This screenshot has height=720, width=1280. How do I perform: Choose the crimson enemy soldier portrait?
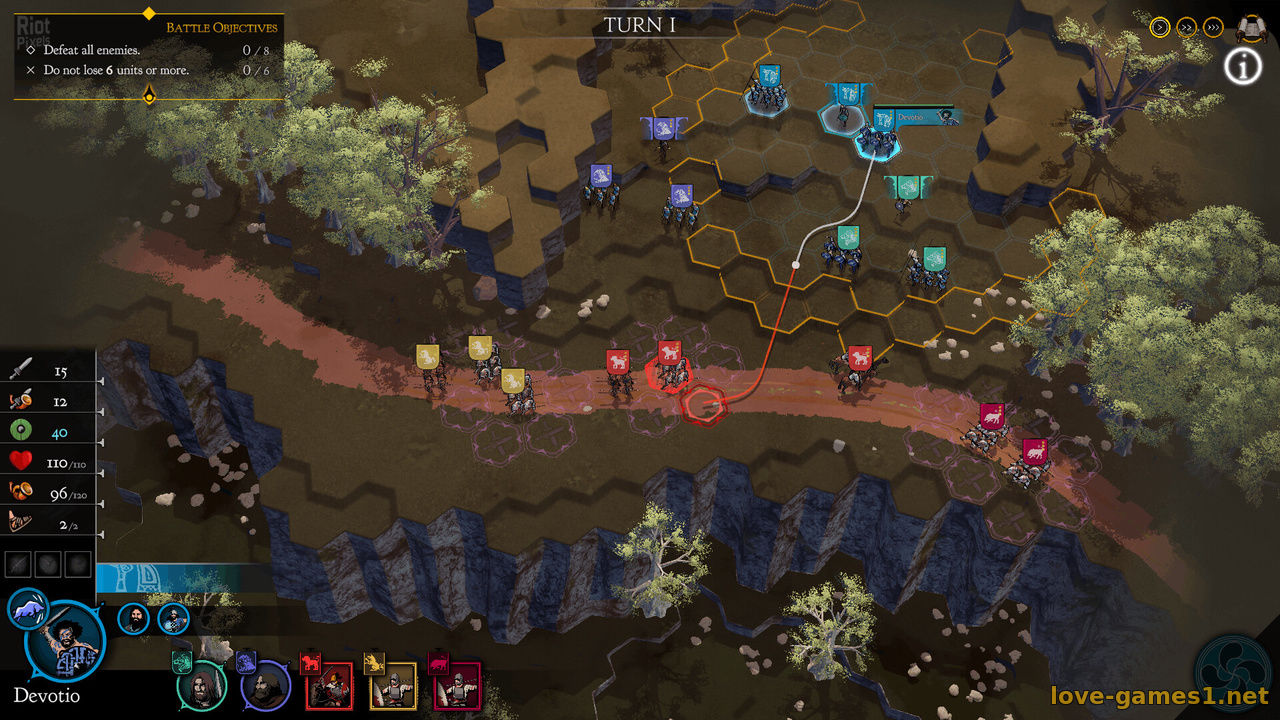[456, 686]
